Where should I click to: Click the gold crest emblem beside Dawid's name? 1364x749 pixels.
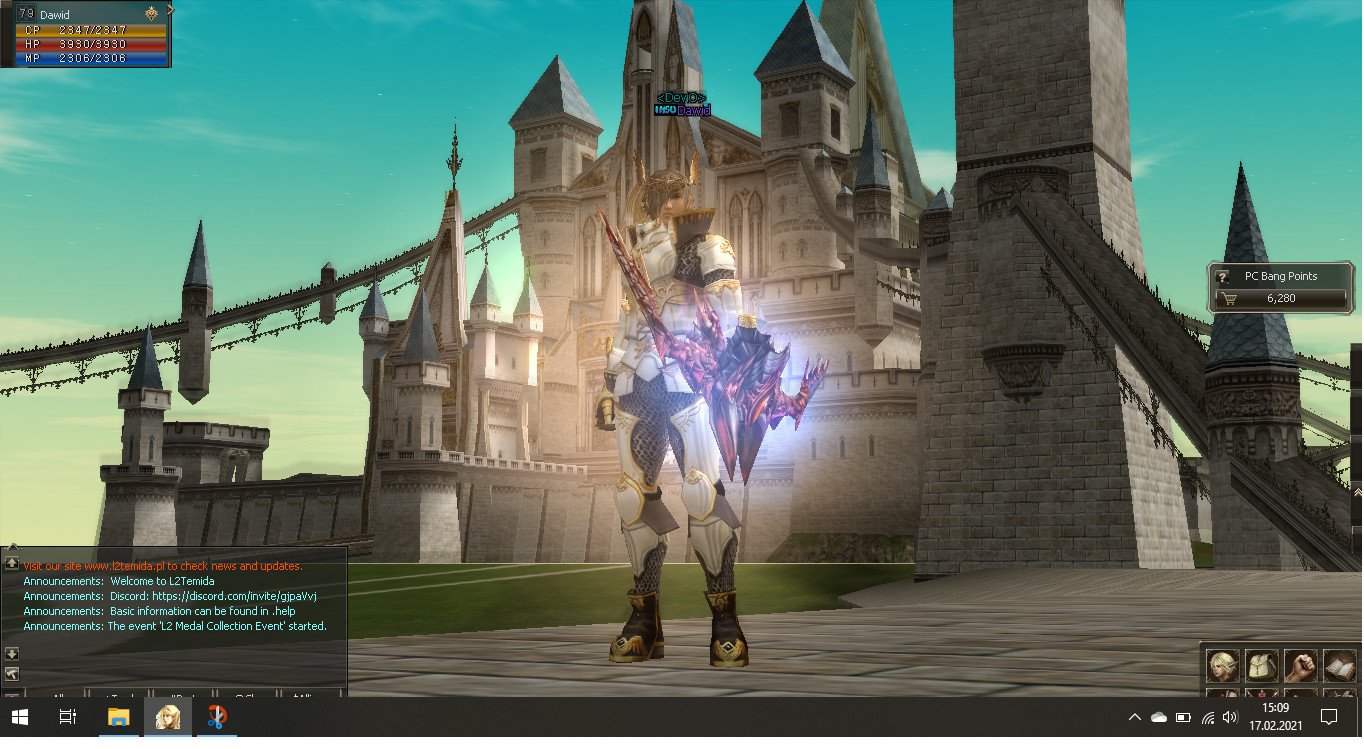click(151, 14)
